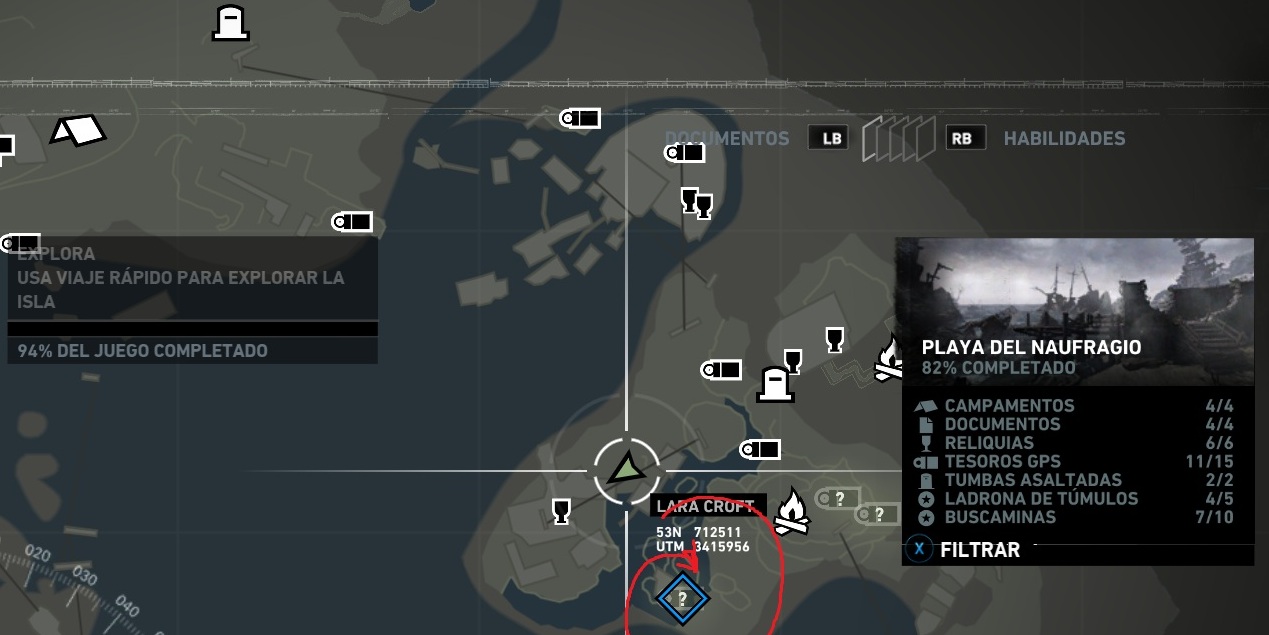Click the white tent camp marker
Image resolution: width=1269 pixels, height=635 pixels.
78,130
